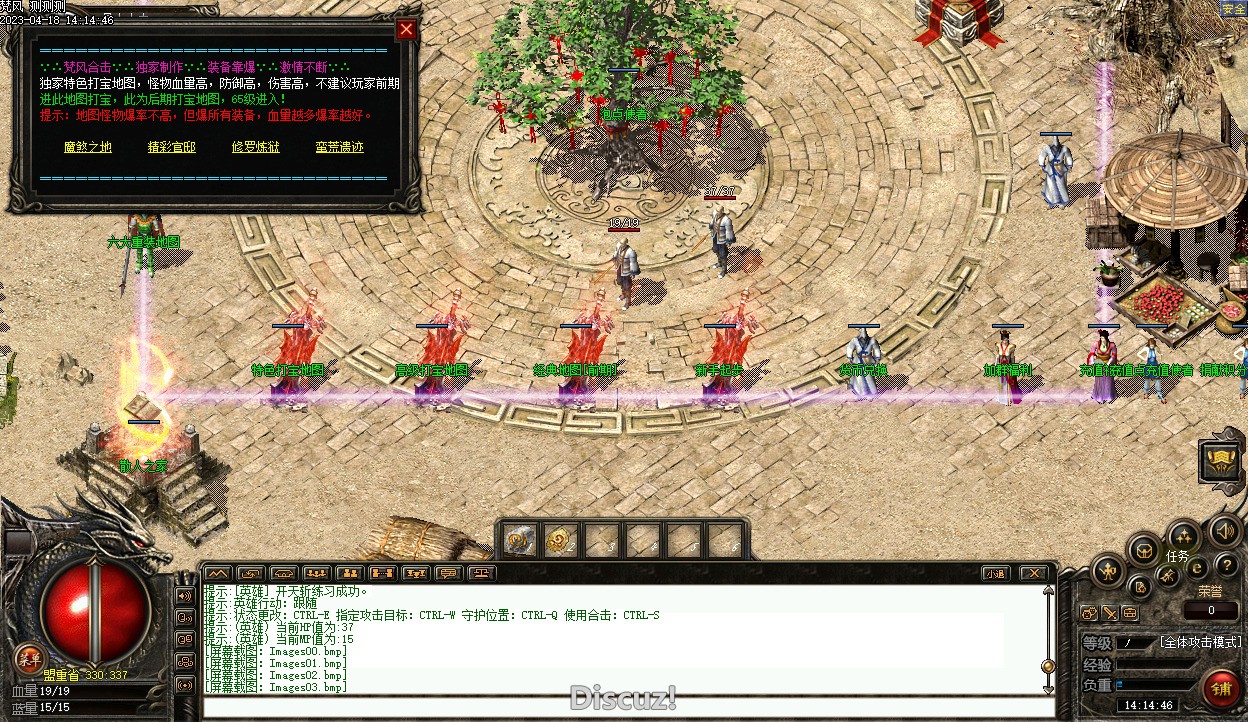
Task: Open the bag inventory icon
Action: pyautogui.click(x=1143, y=550)
